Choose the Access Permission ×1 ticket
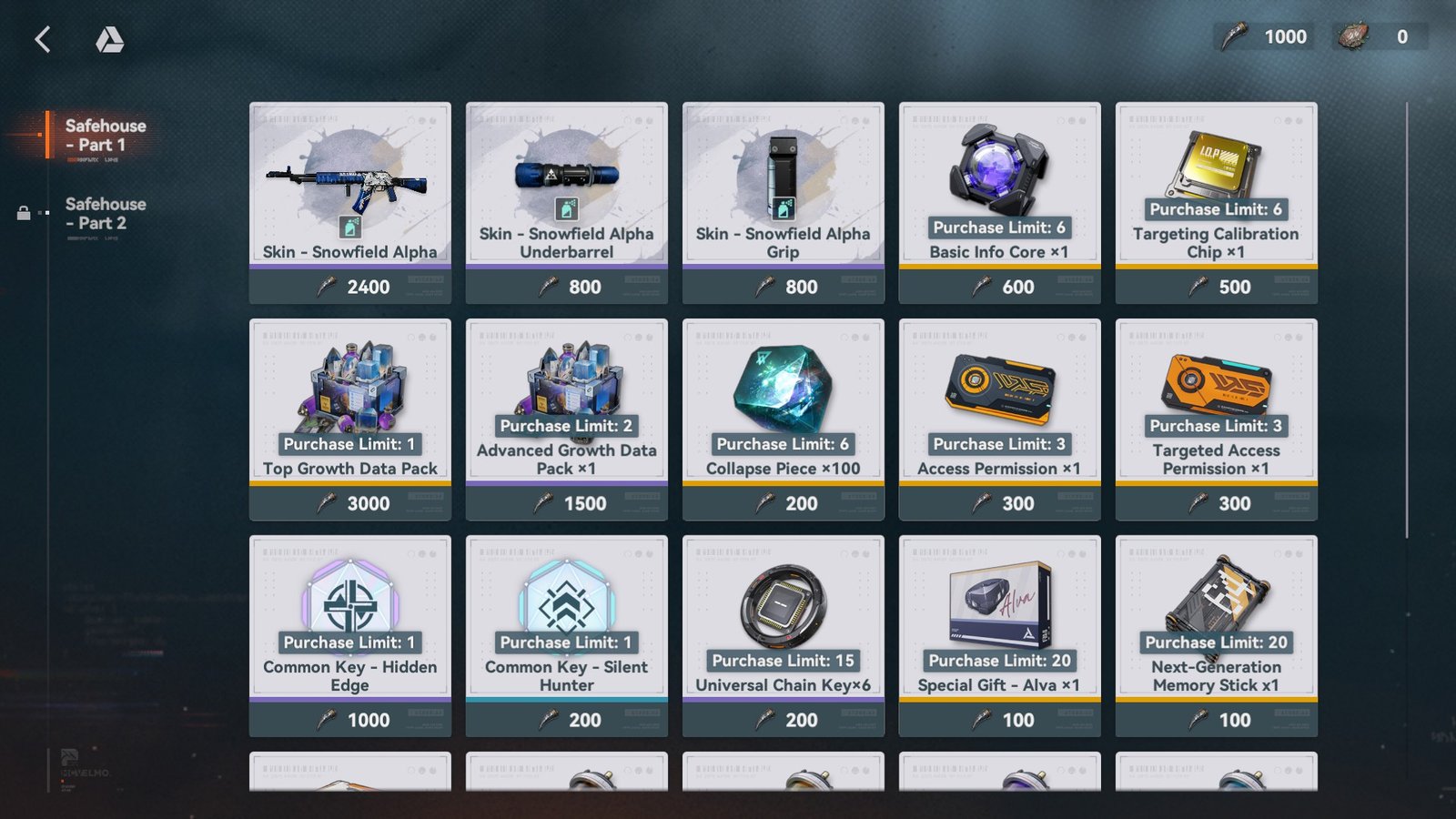This screenshot has width=1456, height=819. (1000, 419)
